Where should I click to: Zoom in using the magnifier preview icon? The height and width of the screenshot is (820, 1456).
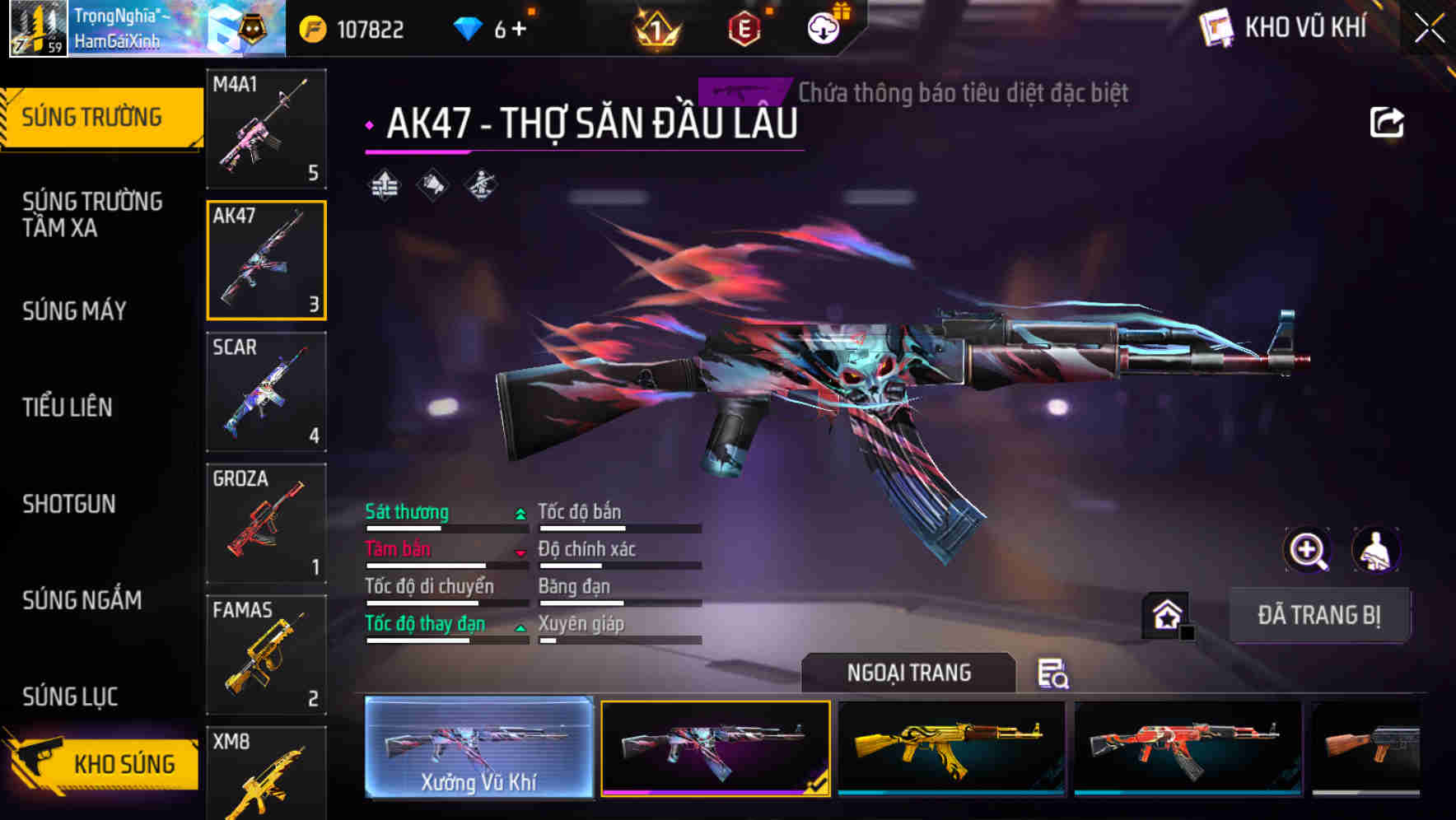tap(1308, 550)
